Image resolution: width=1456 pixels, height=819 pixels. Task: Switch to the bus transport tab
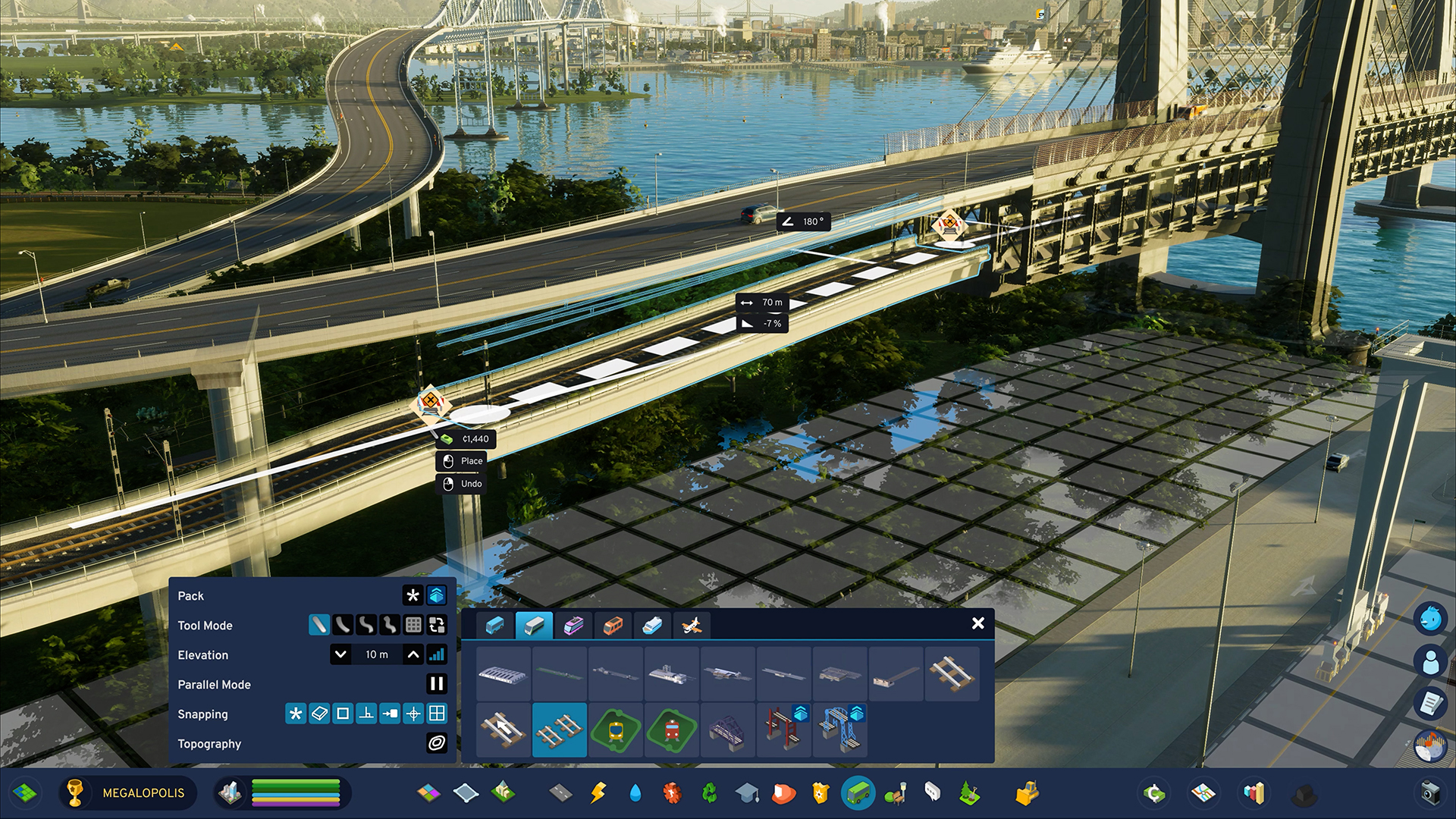(x=494, y=626)
